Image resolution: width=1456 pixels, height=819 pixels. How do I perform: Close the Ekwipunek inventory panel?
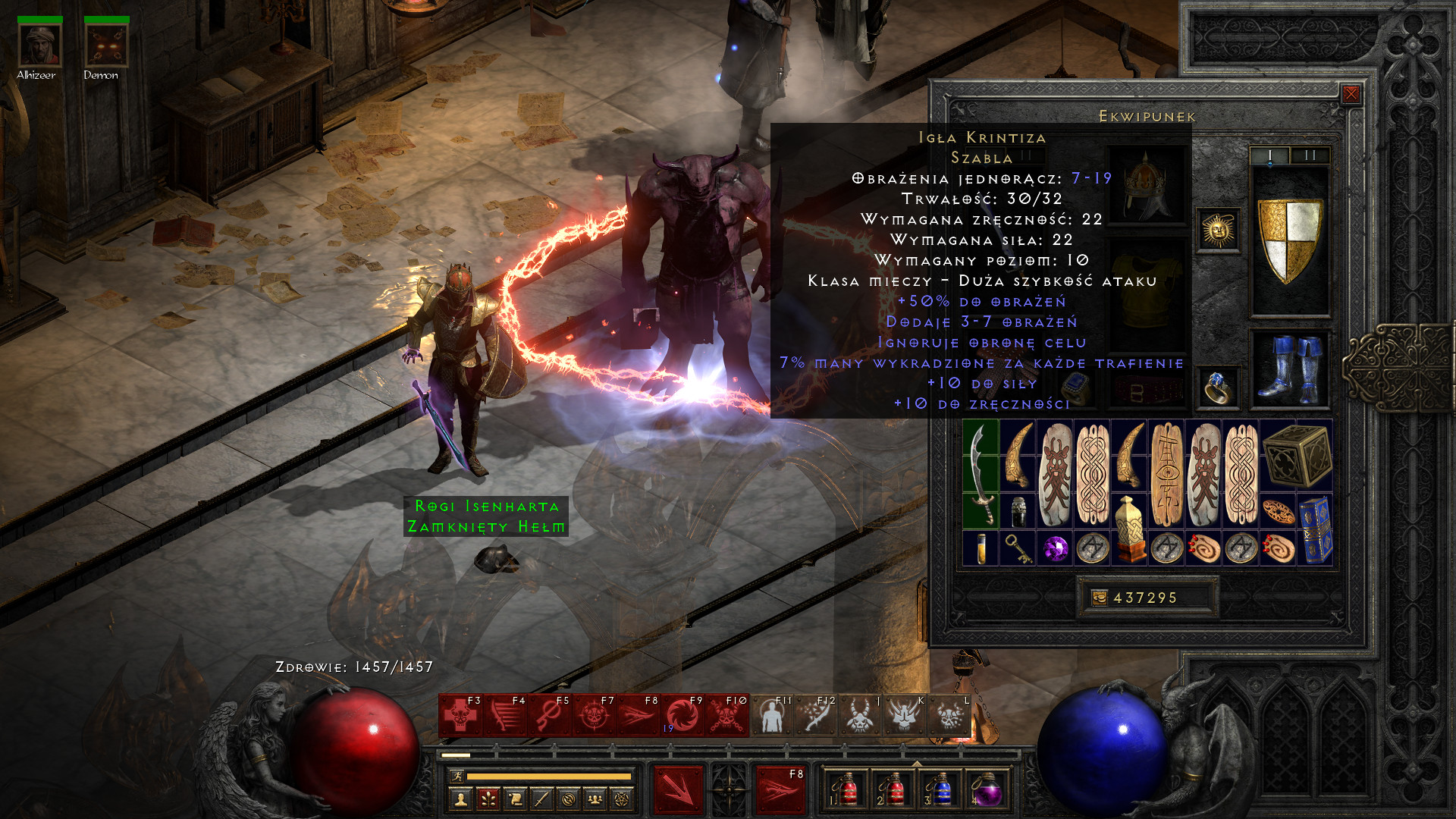(1351, 94)
